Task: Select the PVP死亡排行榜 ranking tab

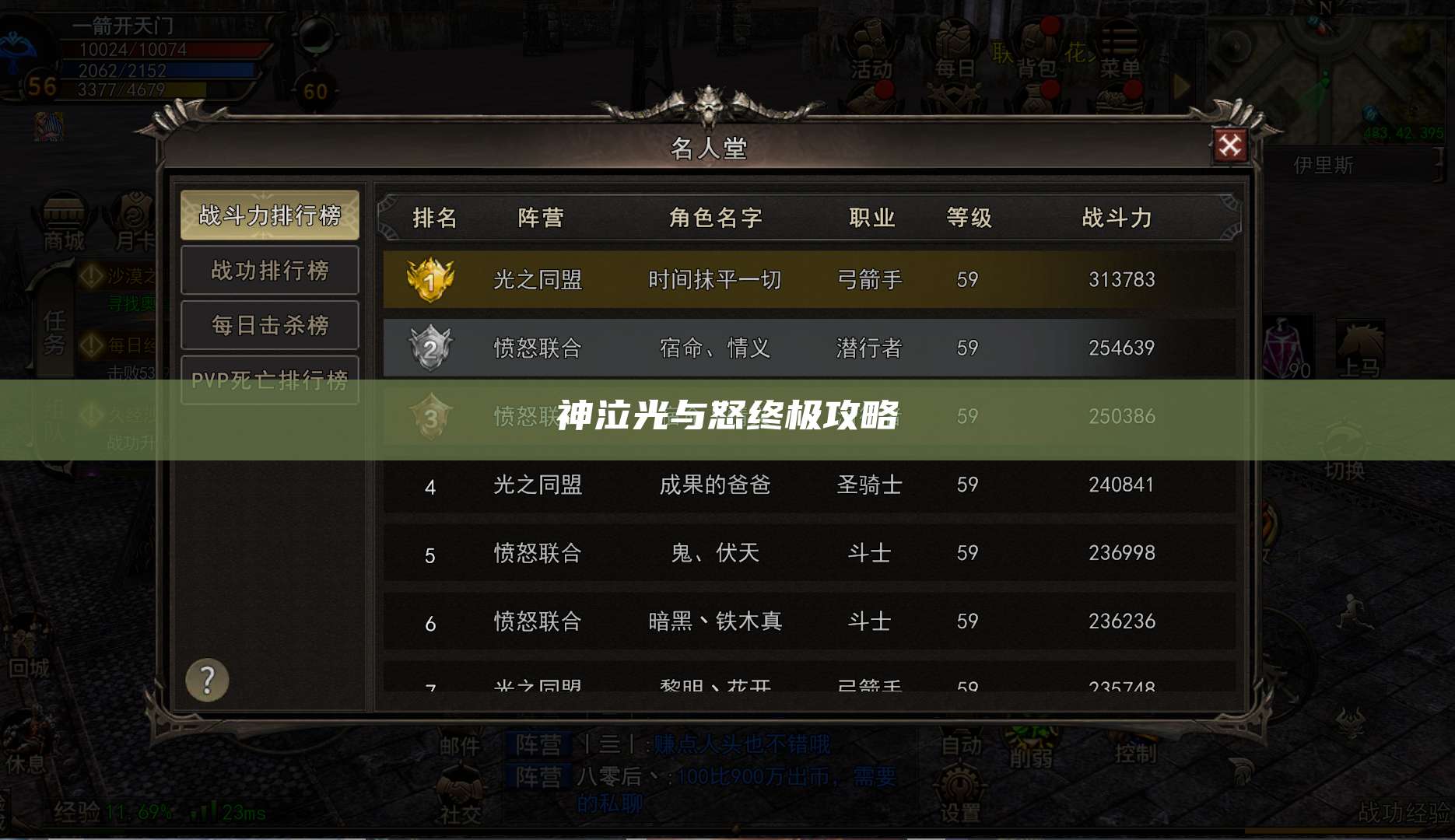Action: click(x=269, y=379)
